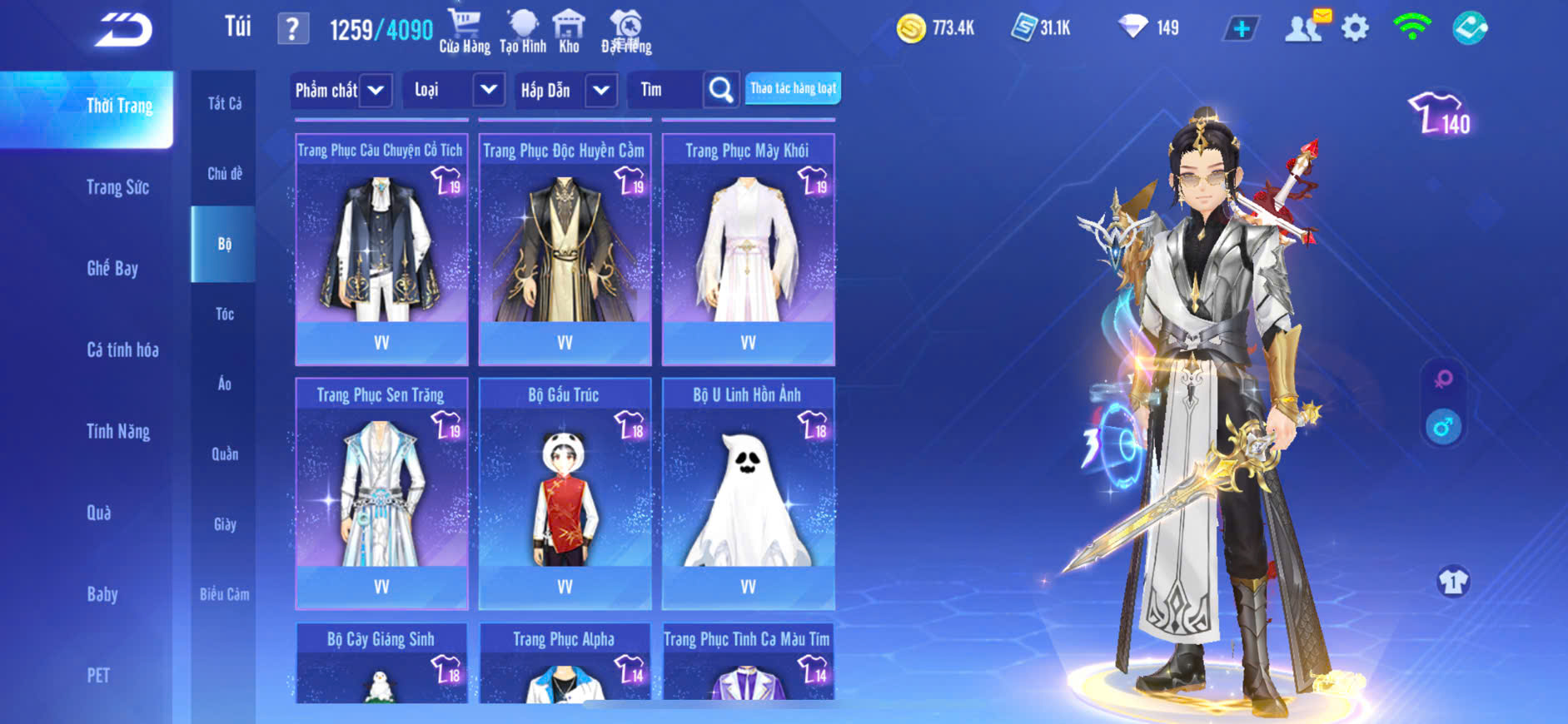Expand the Phẩm chất dropdown
1568x724 pixels.
pyautogui.click(x=376, y=90)
